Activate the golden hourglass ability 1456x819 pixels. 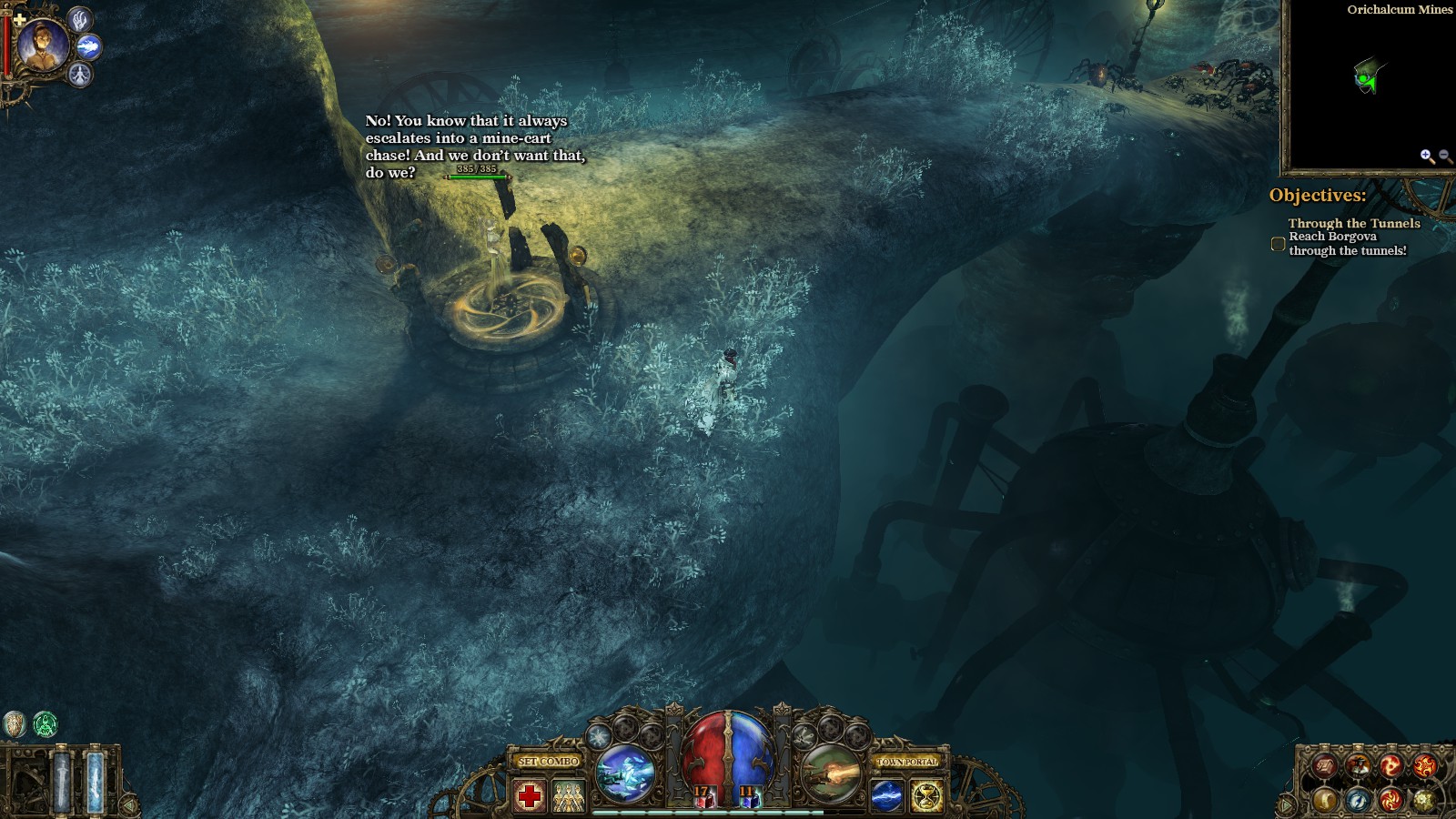pos(926,797)
